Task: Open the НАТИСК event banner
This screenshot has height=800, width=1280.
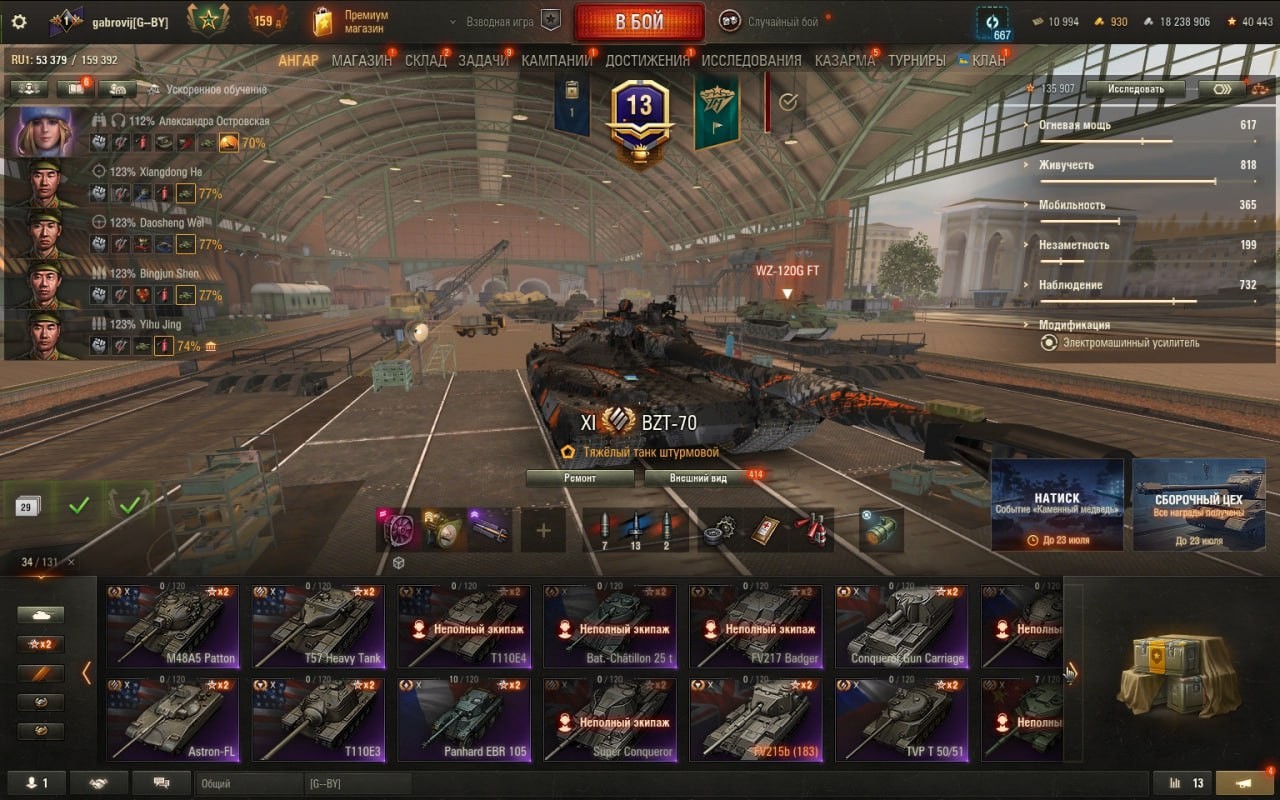Action: pos(1057,505)
